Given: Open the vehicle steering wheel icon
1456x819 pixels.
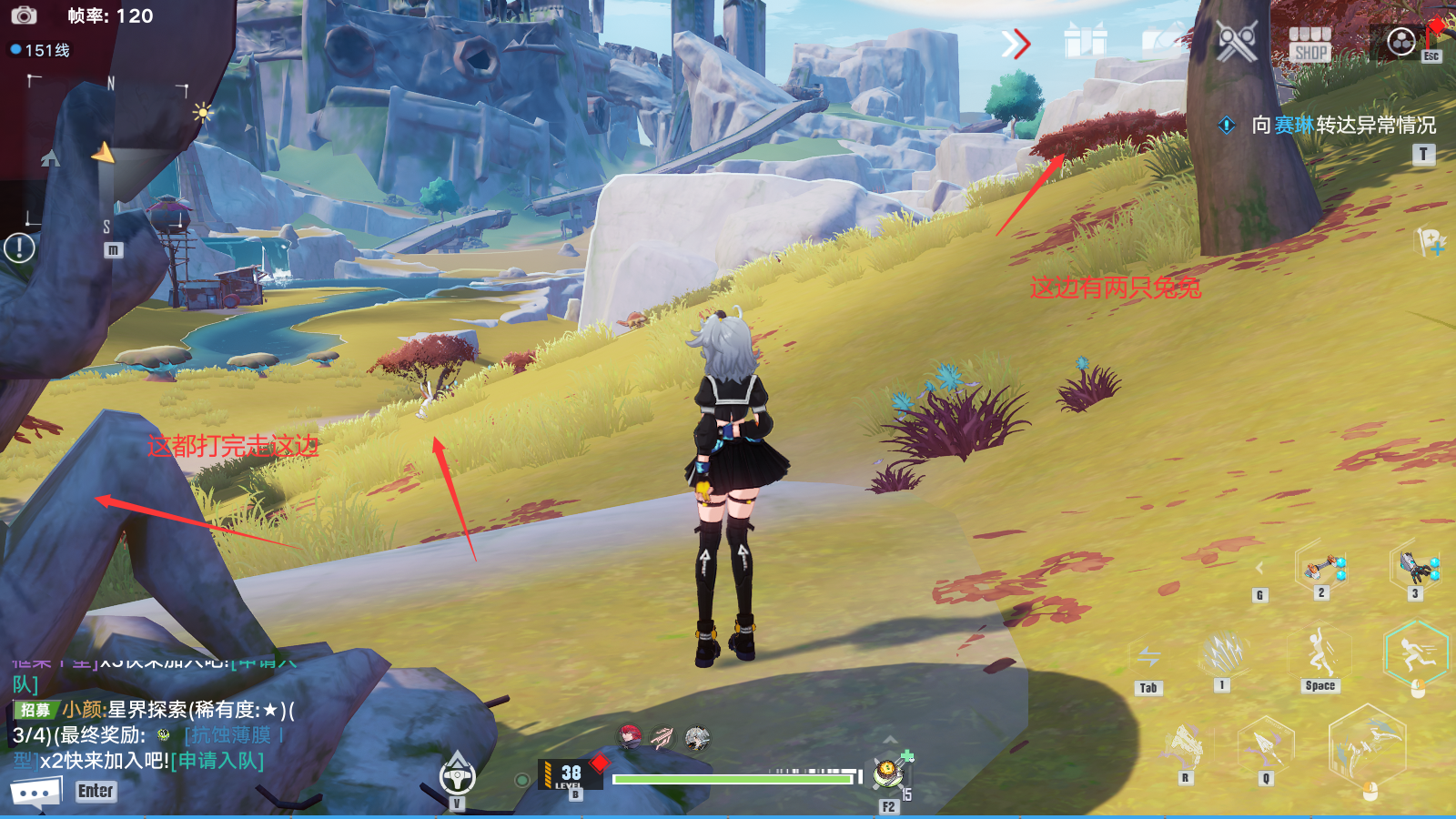Looking at the screenshot, I should [457, 775].
